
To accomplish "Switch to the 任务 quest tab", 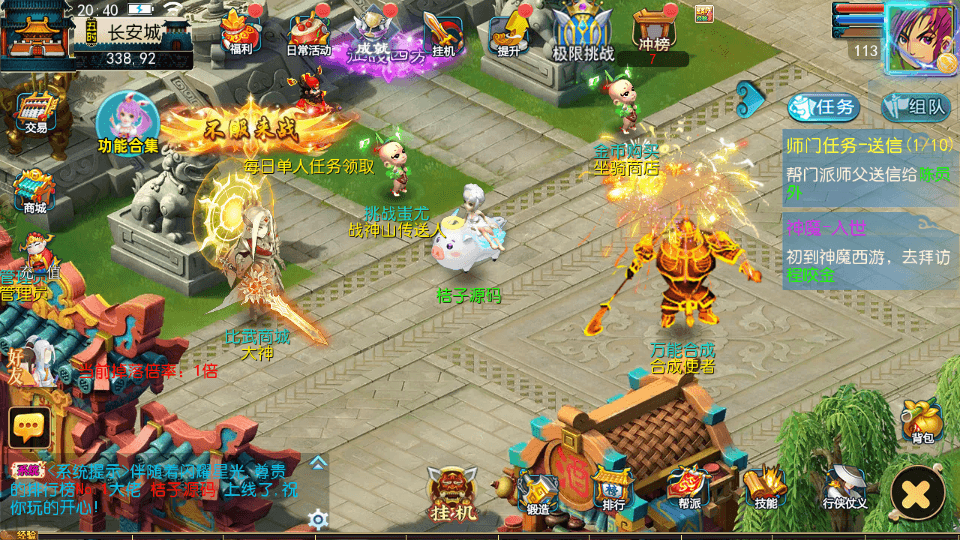I will point(823,107).
